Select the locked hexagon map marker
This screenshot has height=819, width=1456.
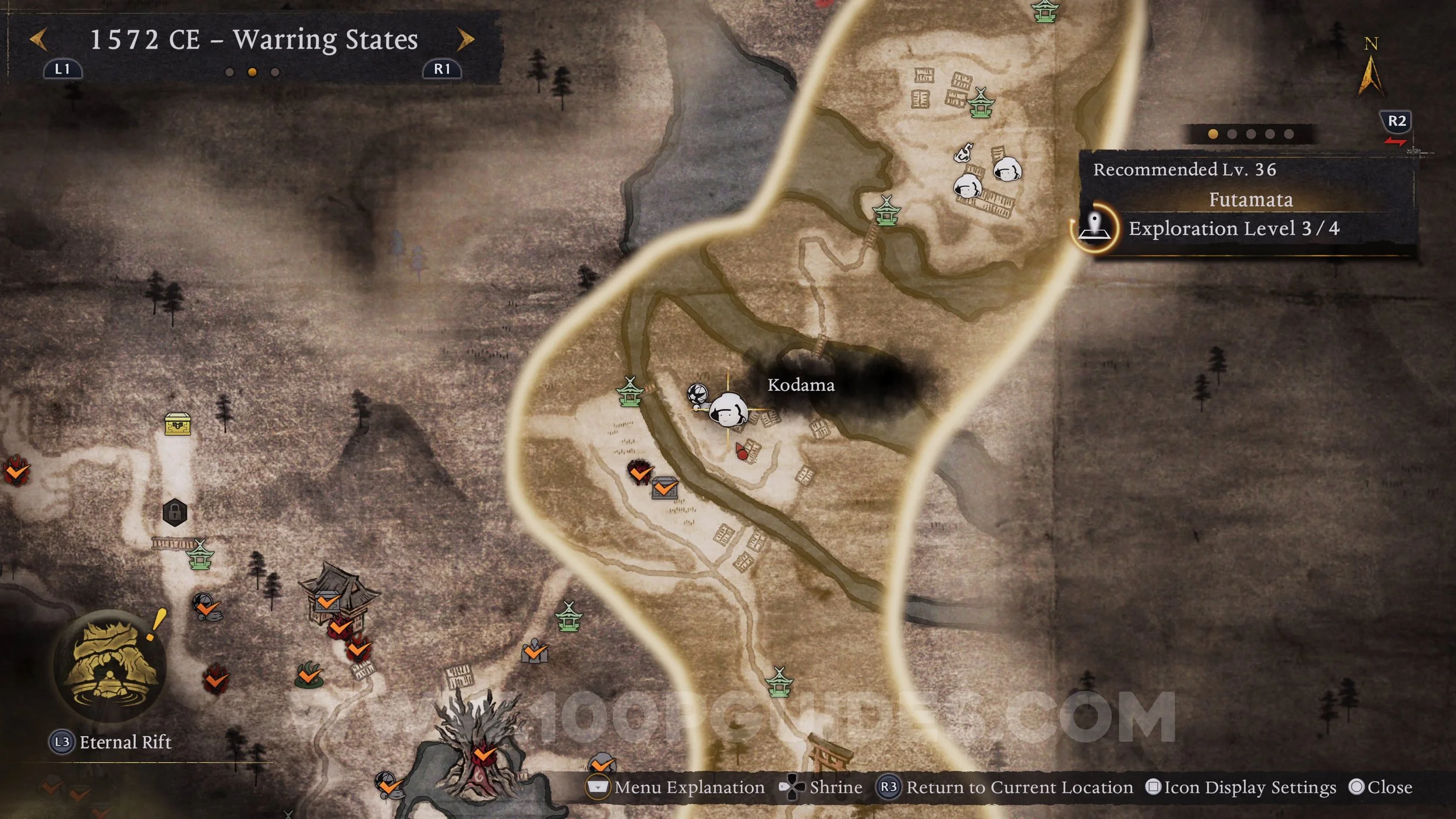pyautogui.click(x=175, y=513)
